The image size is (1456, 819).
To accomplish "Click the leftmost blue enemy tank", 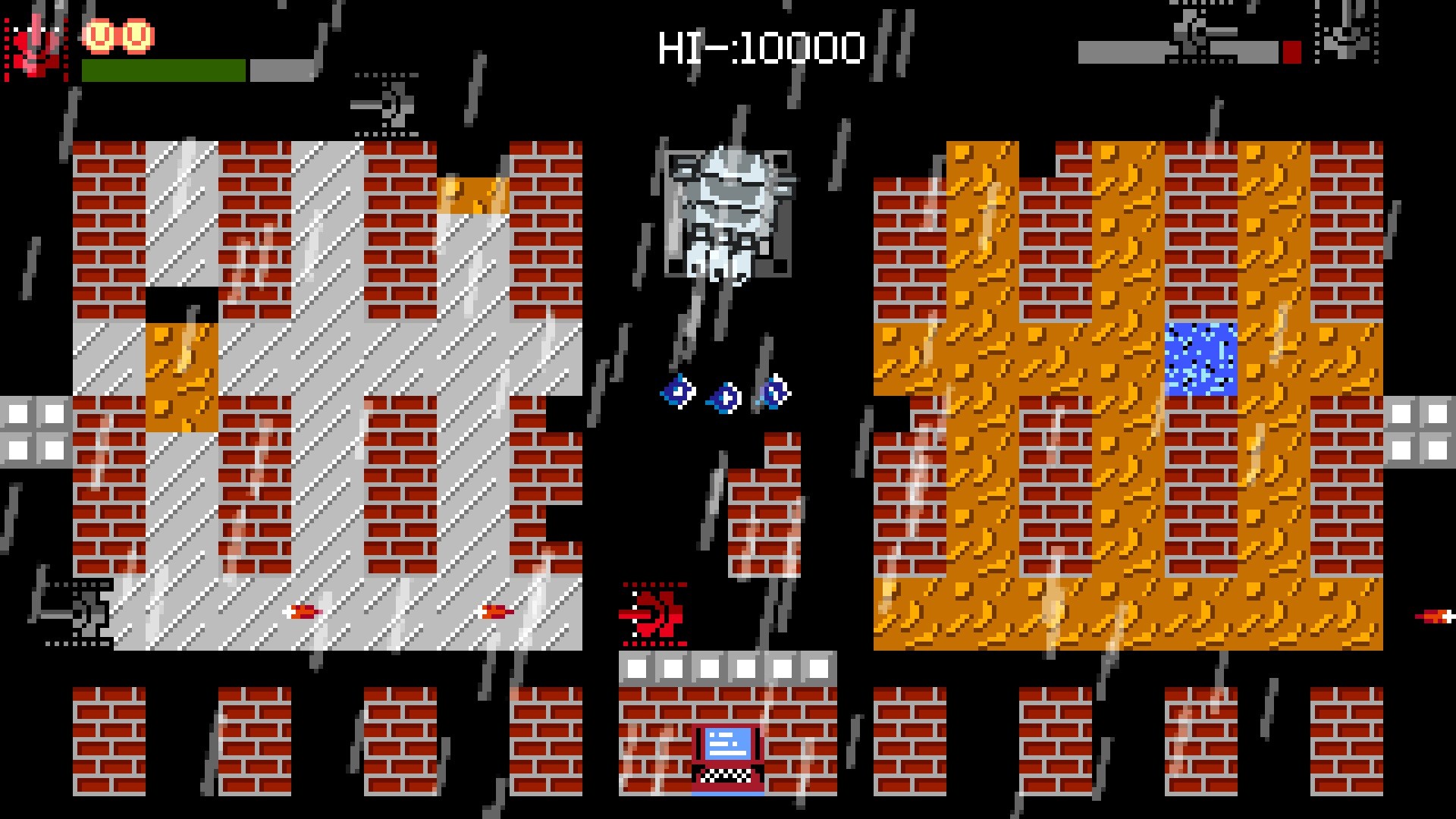I will coord(677,391).
